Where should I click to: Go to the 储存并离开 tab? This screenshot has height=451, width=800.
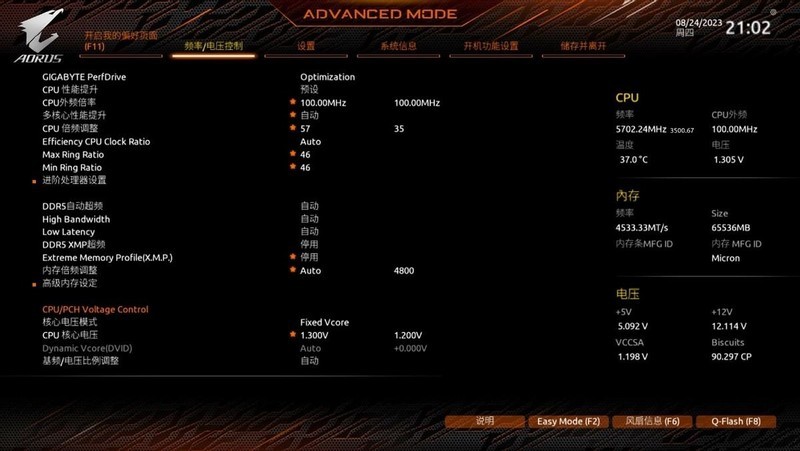(584, 46)
